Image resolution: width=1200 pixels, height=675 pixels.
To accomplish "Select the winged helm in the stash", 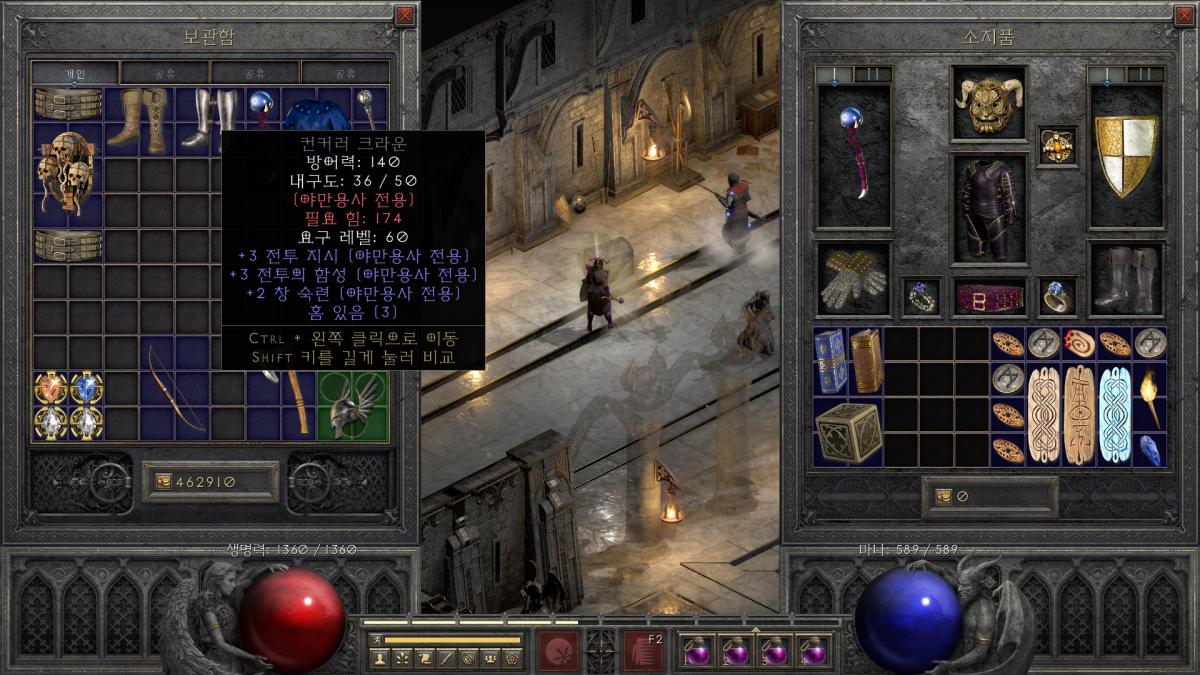I will tap(352, 405).
